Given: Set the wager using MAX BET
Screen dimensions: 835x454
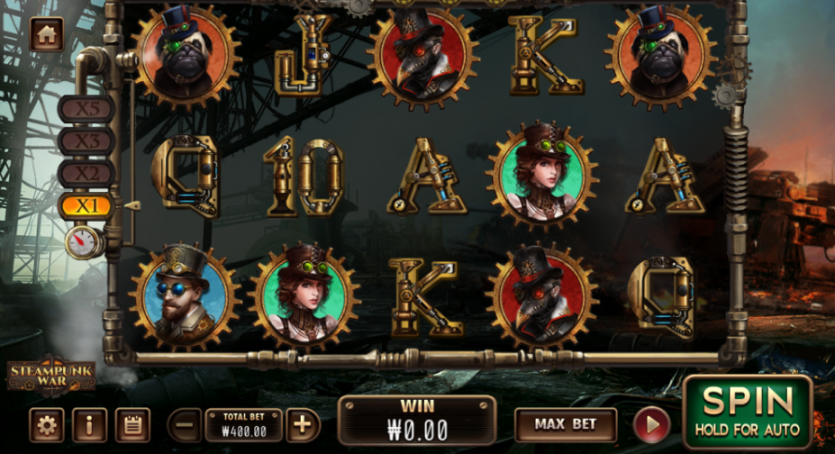Looking at the screenshot, I should click(x=565, y=424).
